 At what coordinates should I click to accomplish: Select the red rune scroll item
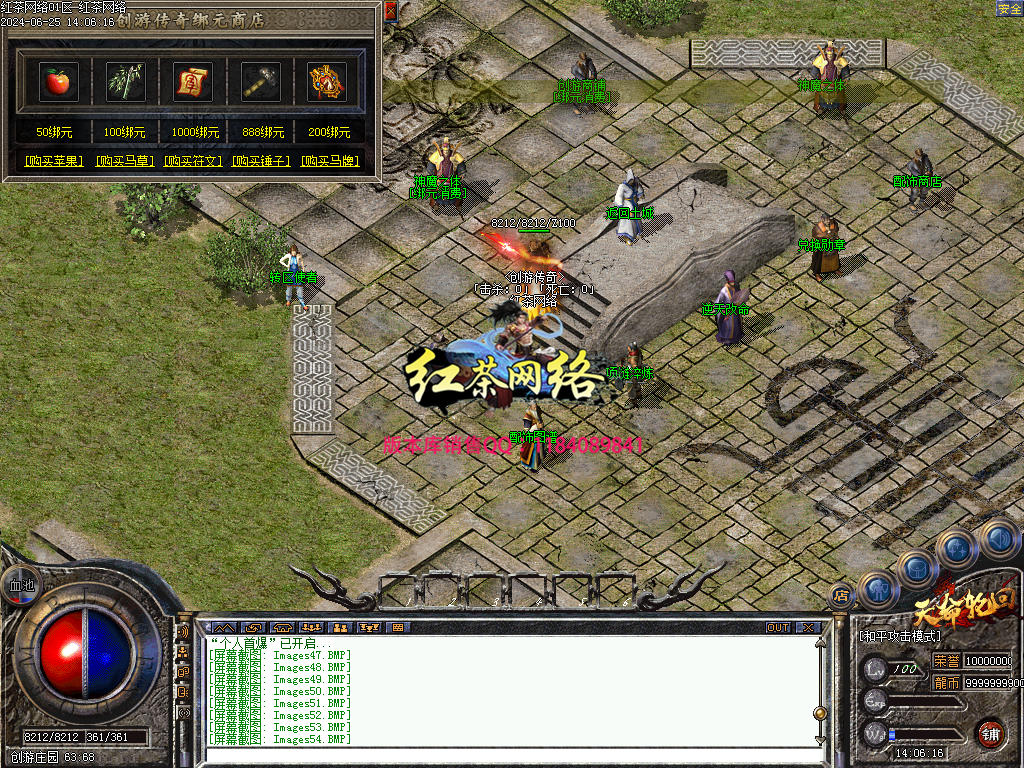tap(193, 81)
